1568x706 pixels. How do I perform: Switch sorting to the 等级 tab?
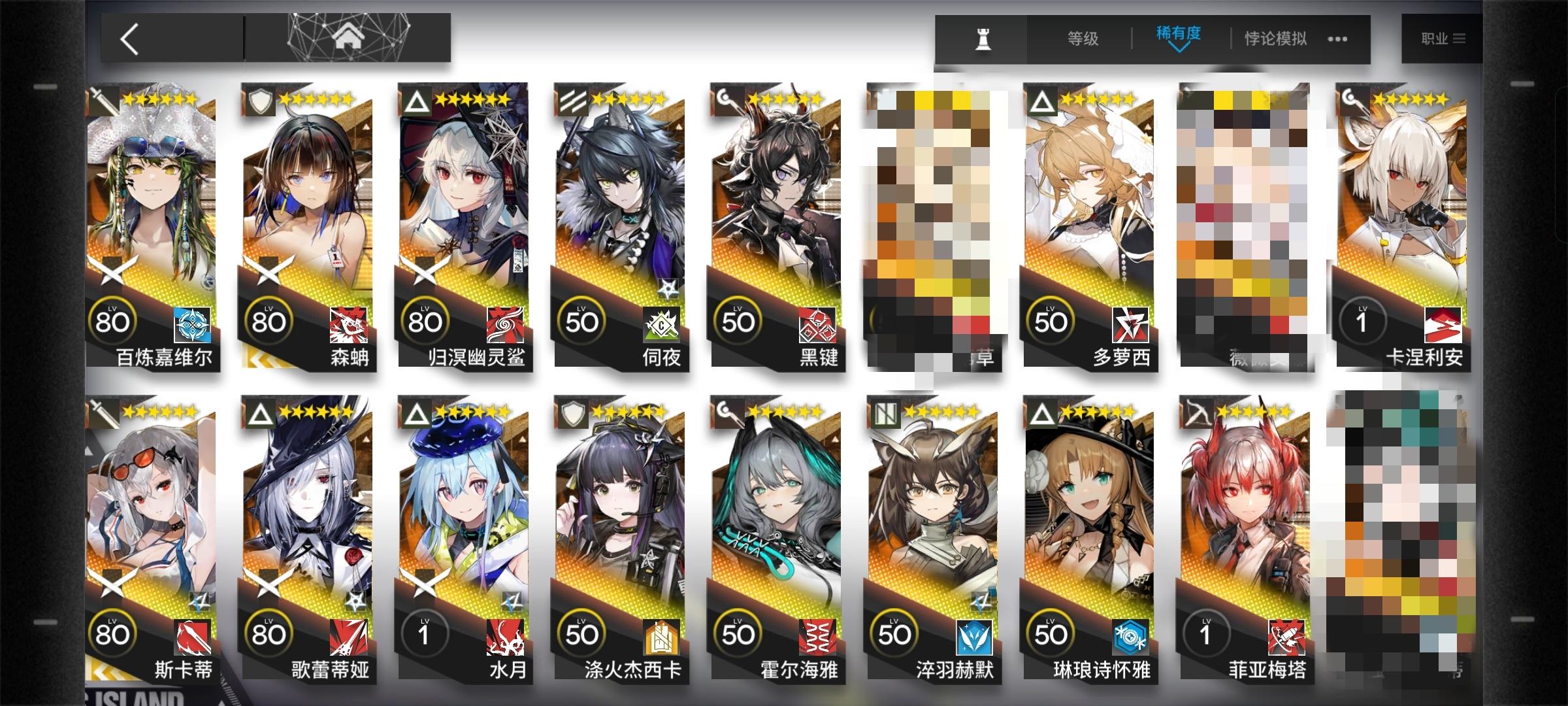[1083, 39]
